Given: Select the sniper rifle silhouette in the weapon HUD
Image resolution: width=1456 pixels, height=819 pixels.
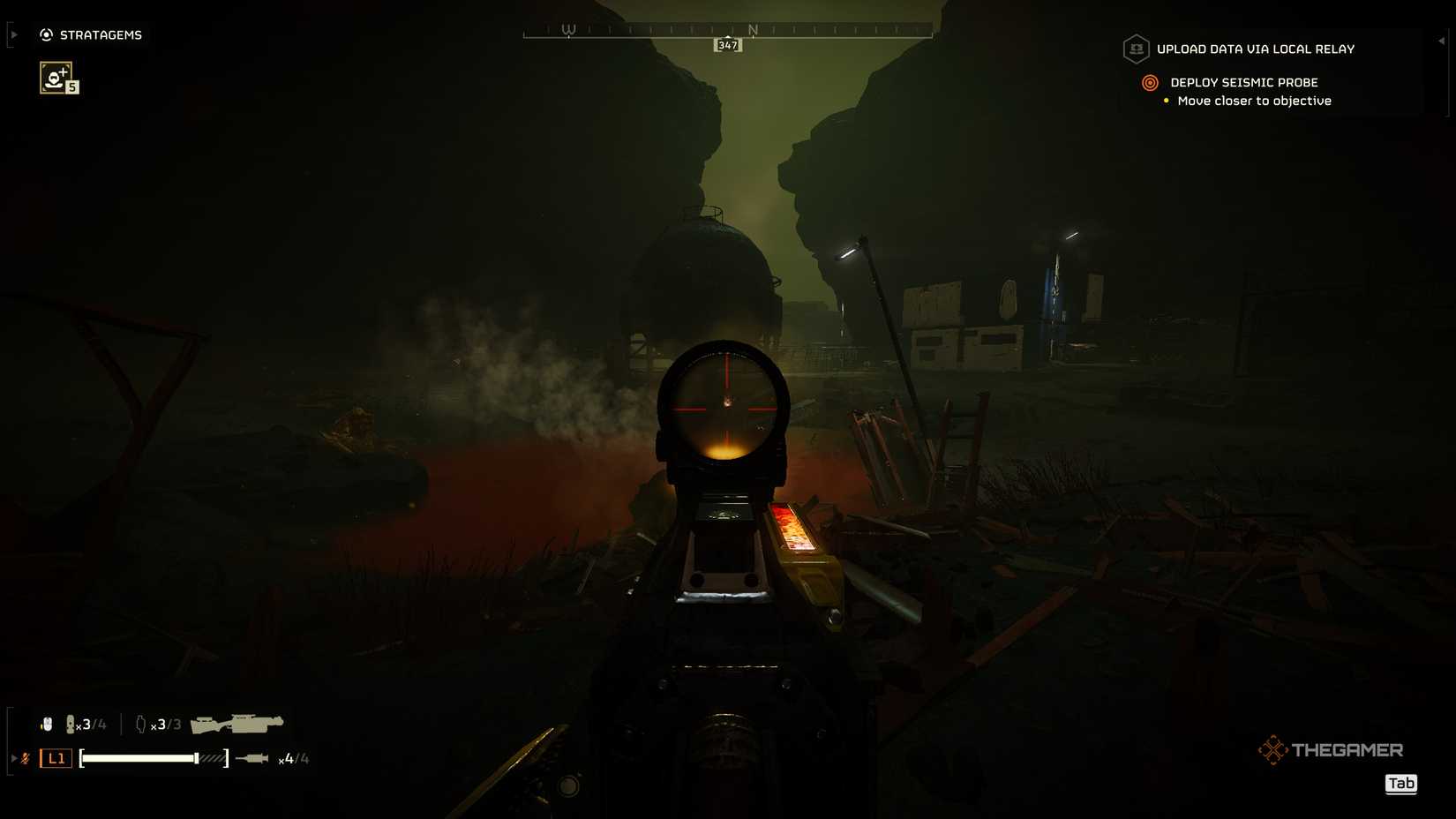Looking at the screenshot, I should click(x=236, y=723).
